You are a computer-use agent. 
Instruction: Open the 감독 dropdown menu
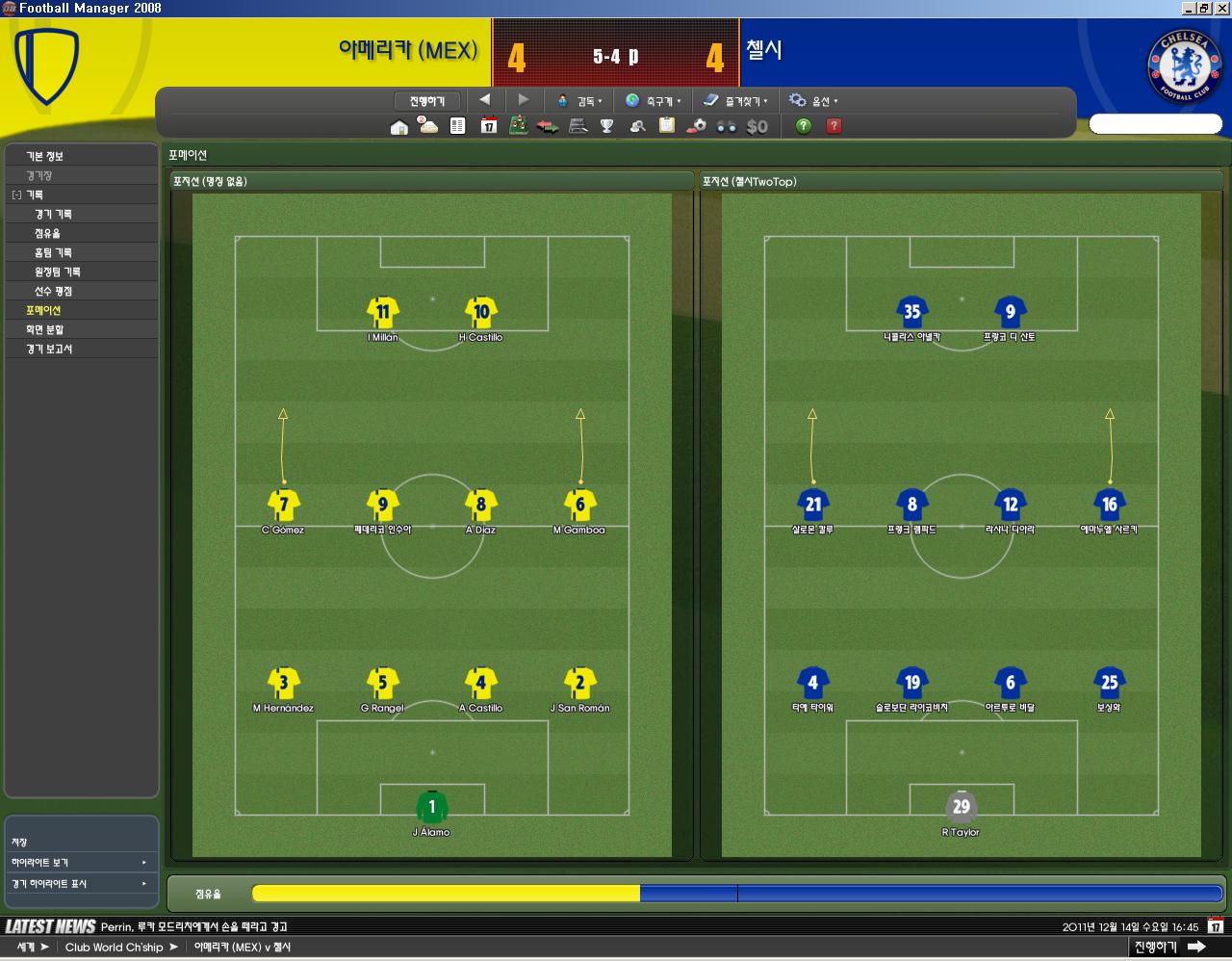coord(579,101)
